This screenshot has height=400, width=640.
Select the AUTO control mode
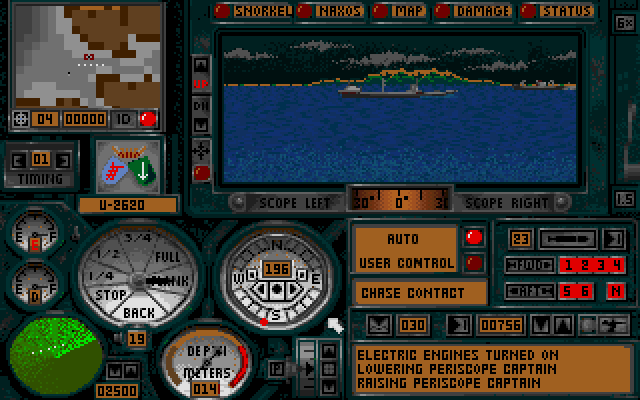pyautogui.click(x=405, y=240)
